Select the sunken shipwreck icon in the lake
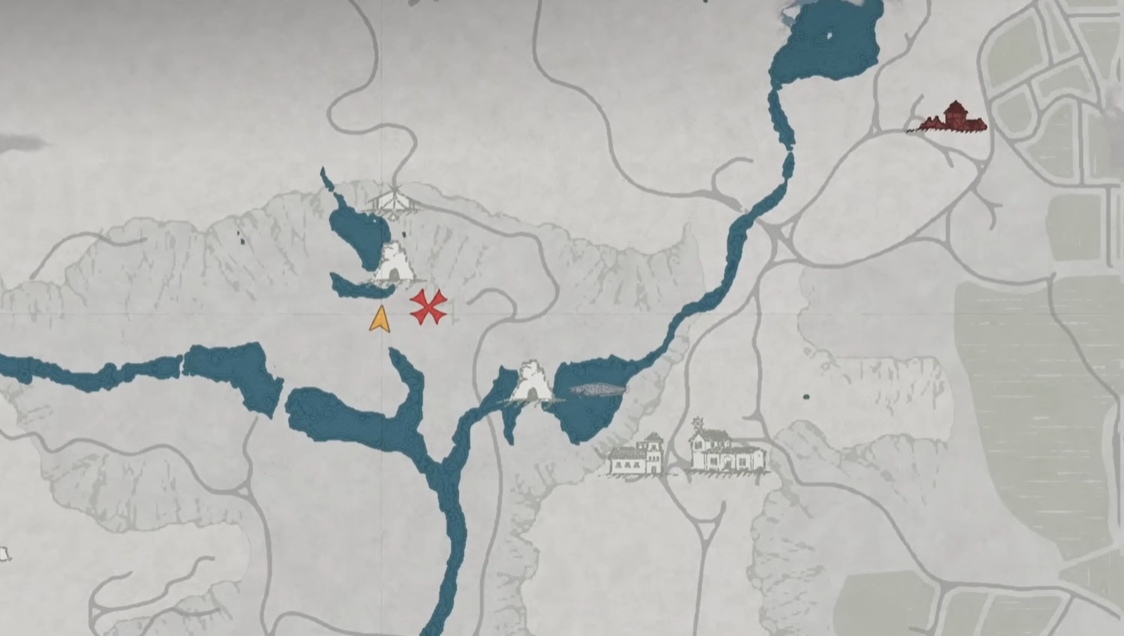 595,390
